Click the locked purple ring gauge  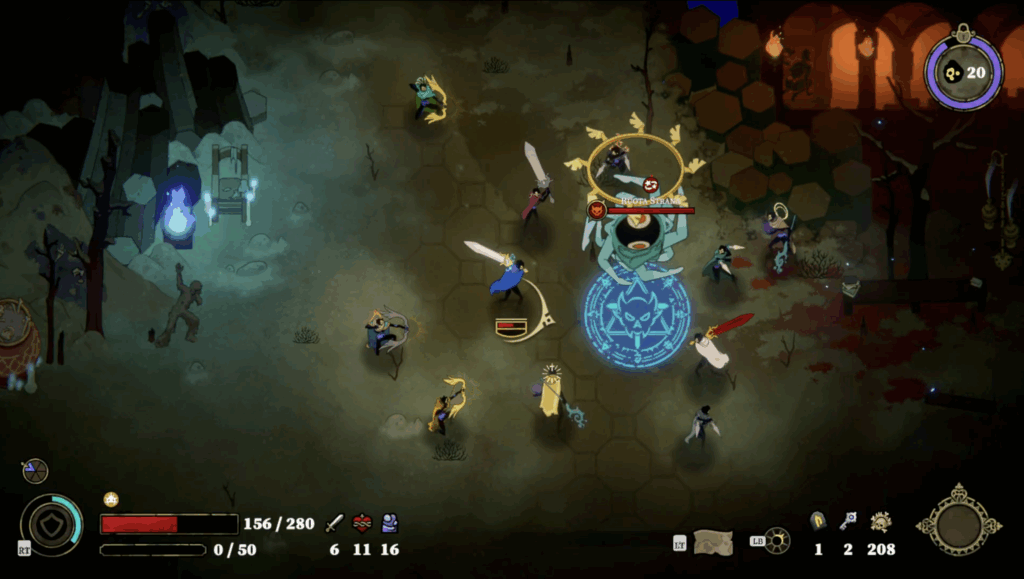coord(963,71)
